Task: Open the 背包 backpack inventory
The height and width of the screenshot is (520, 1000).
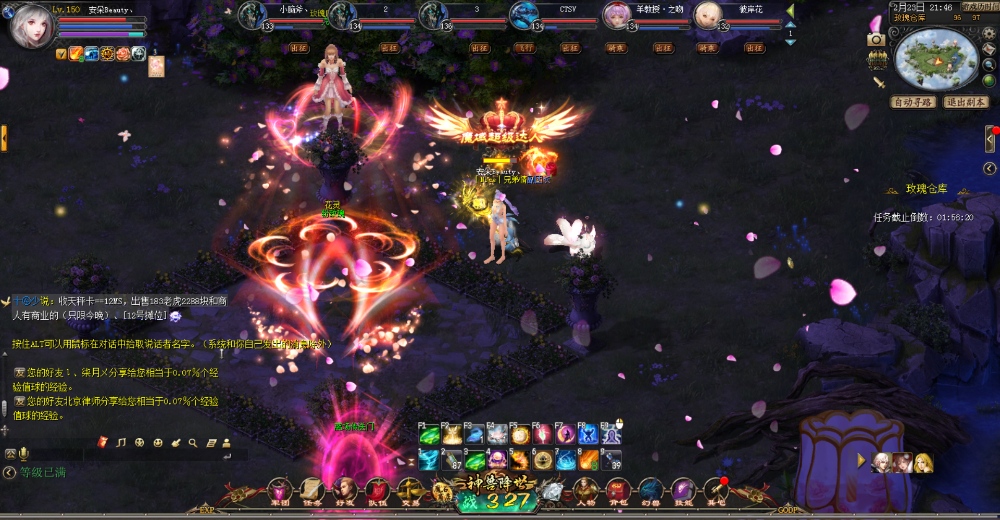Action: click(618, 492)
